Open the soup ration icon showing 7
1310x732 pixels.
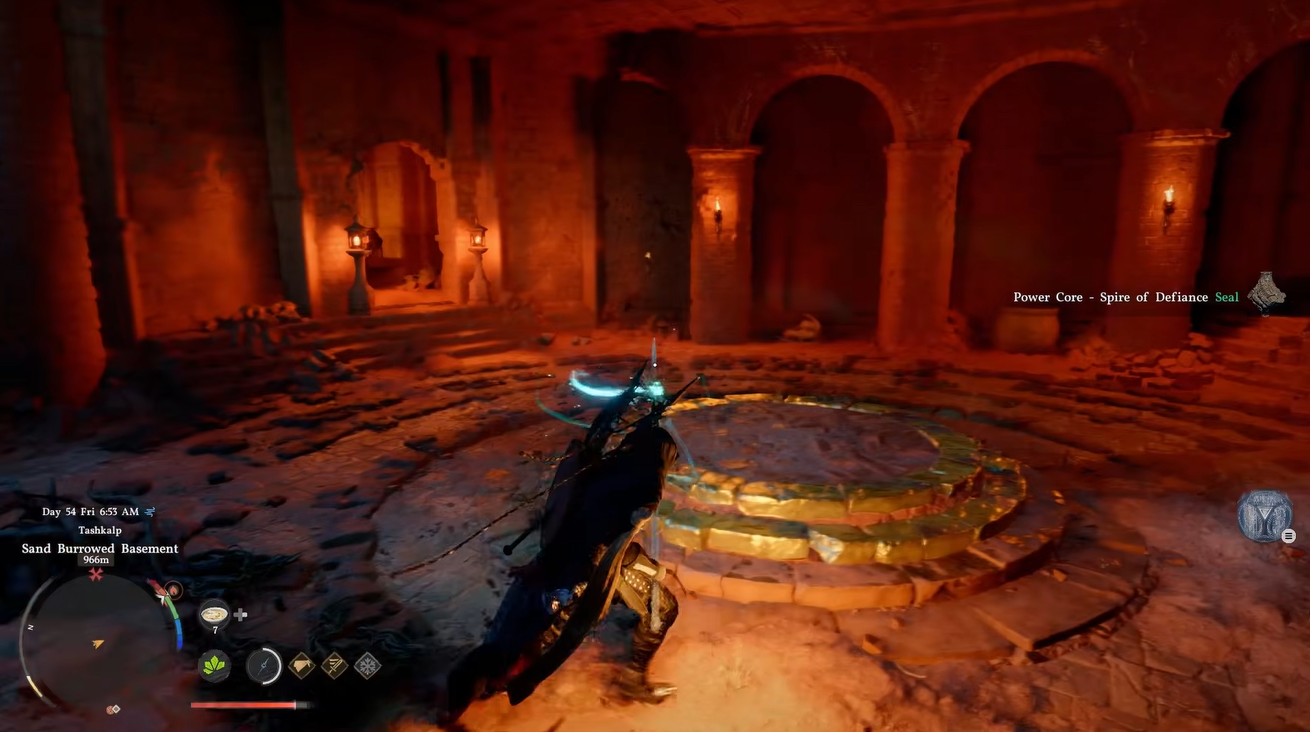click(213, 612)
